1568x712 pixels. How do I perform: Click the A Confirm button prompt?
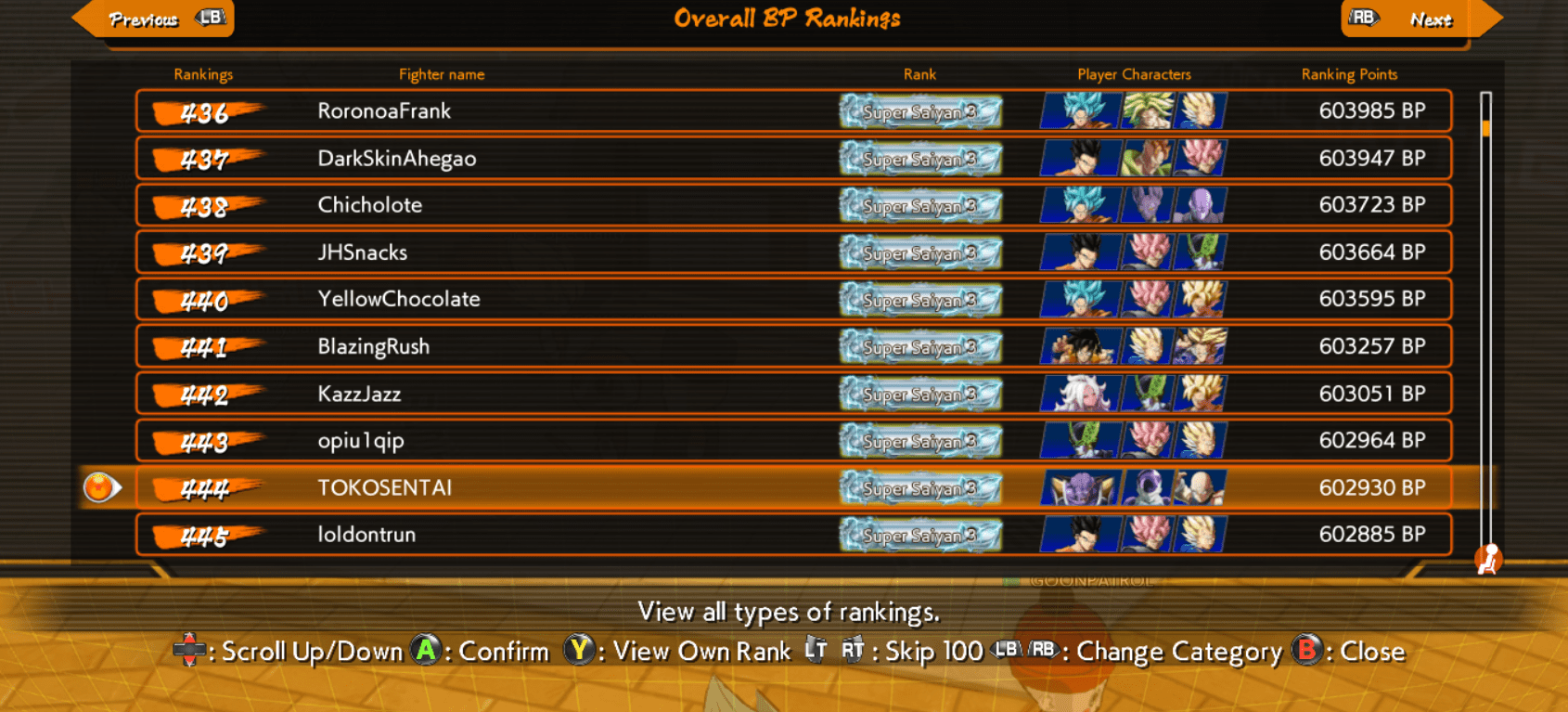click(427, 651)
